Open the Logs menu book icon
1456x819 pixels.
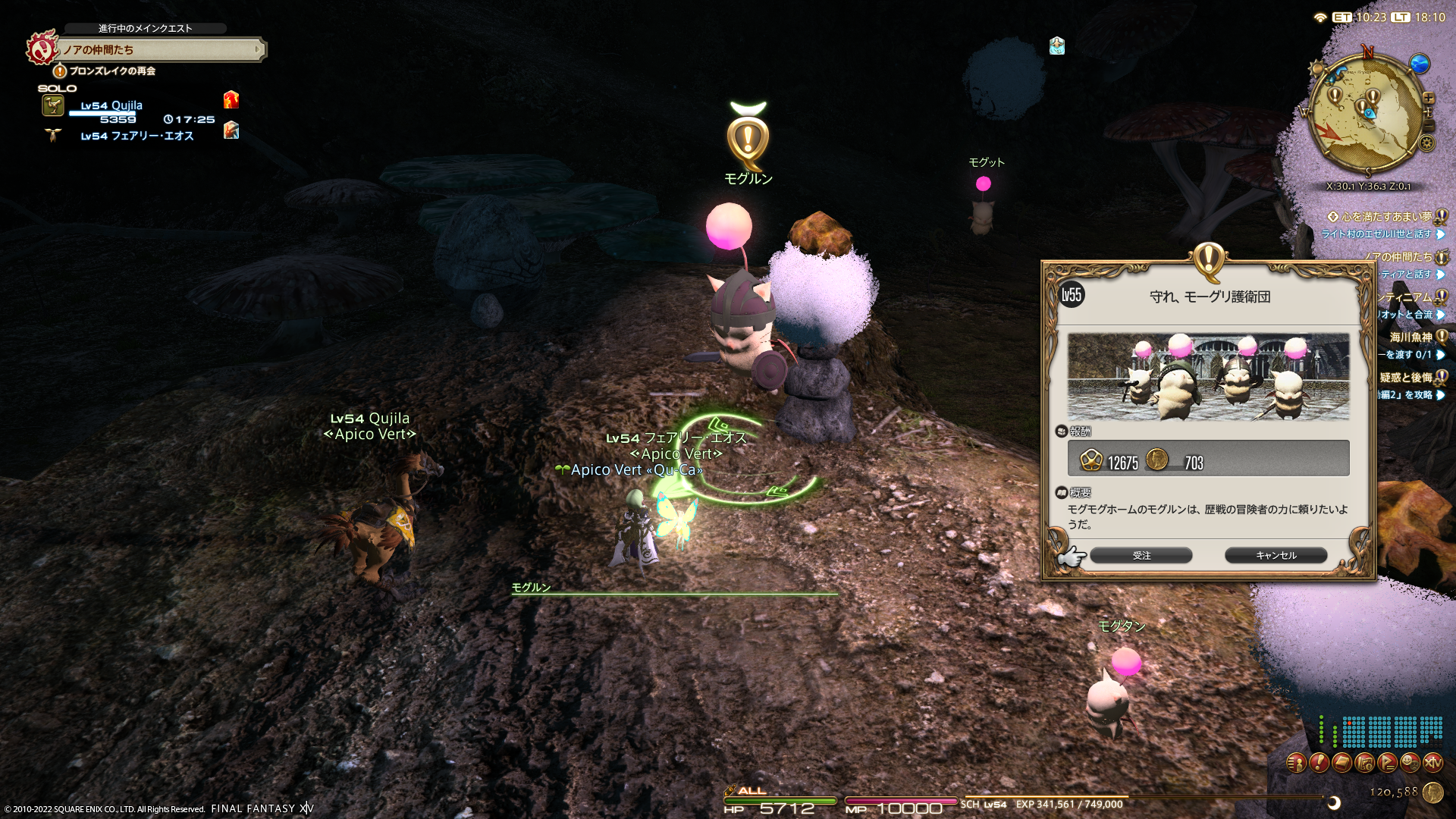(1341, 762)
